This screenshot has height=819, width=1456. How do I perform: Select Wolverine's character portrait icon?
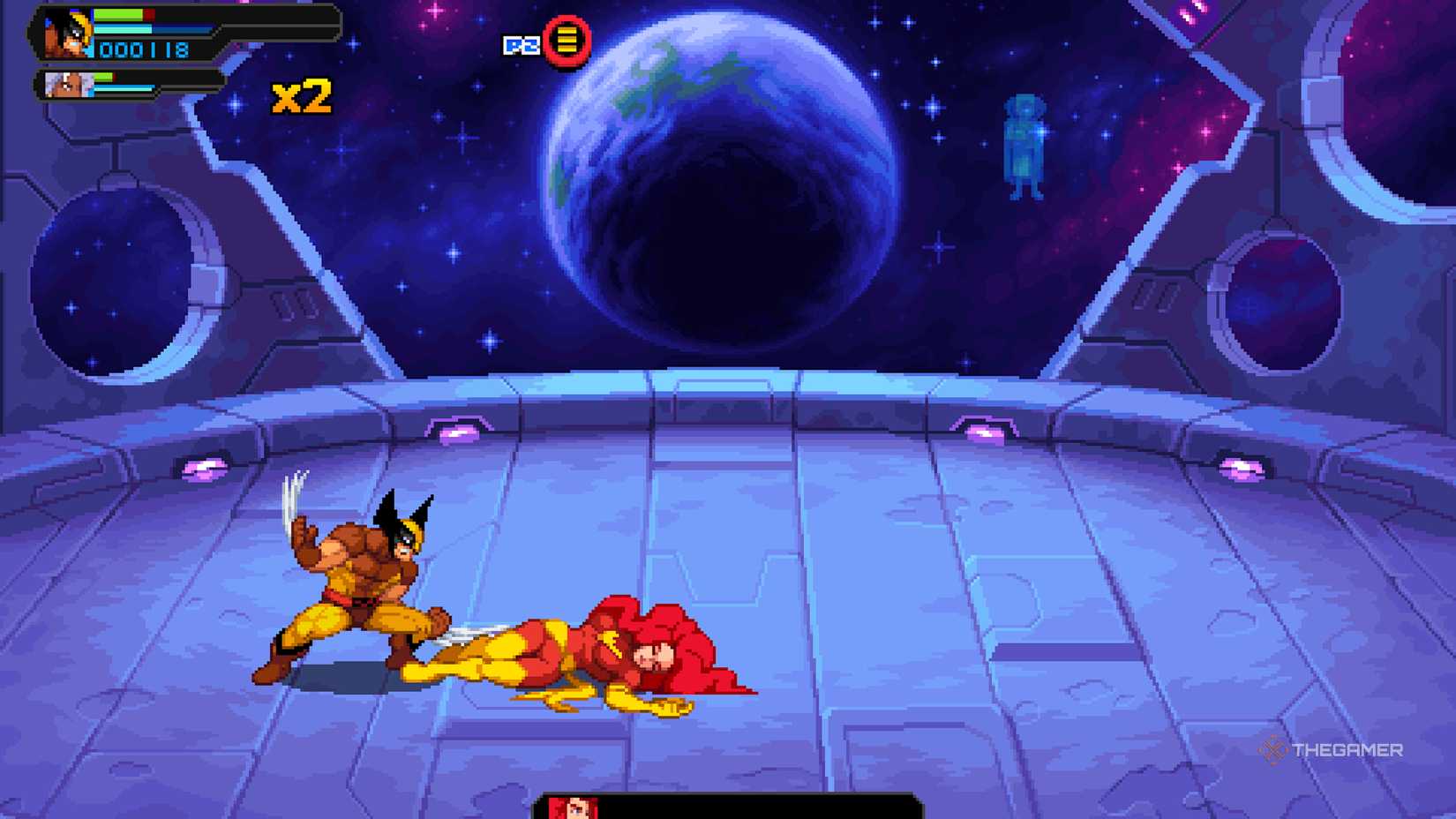pos(66,32)
